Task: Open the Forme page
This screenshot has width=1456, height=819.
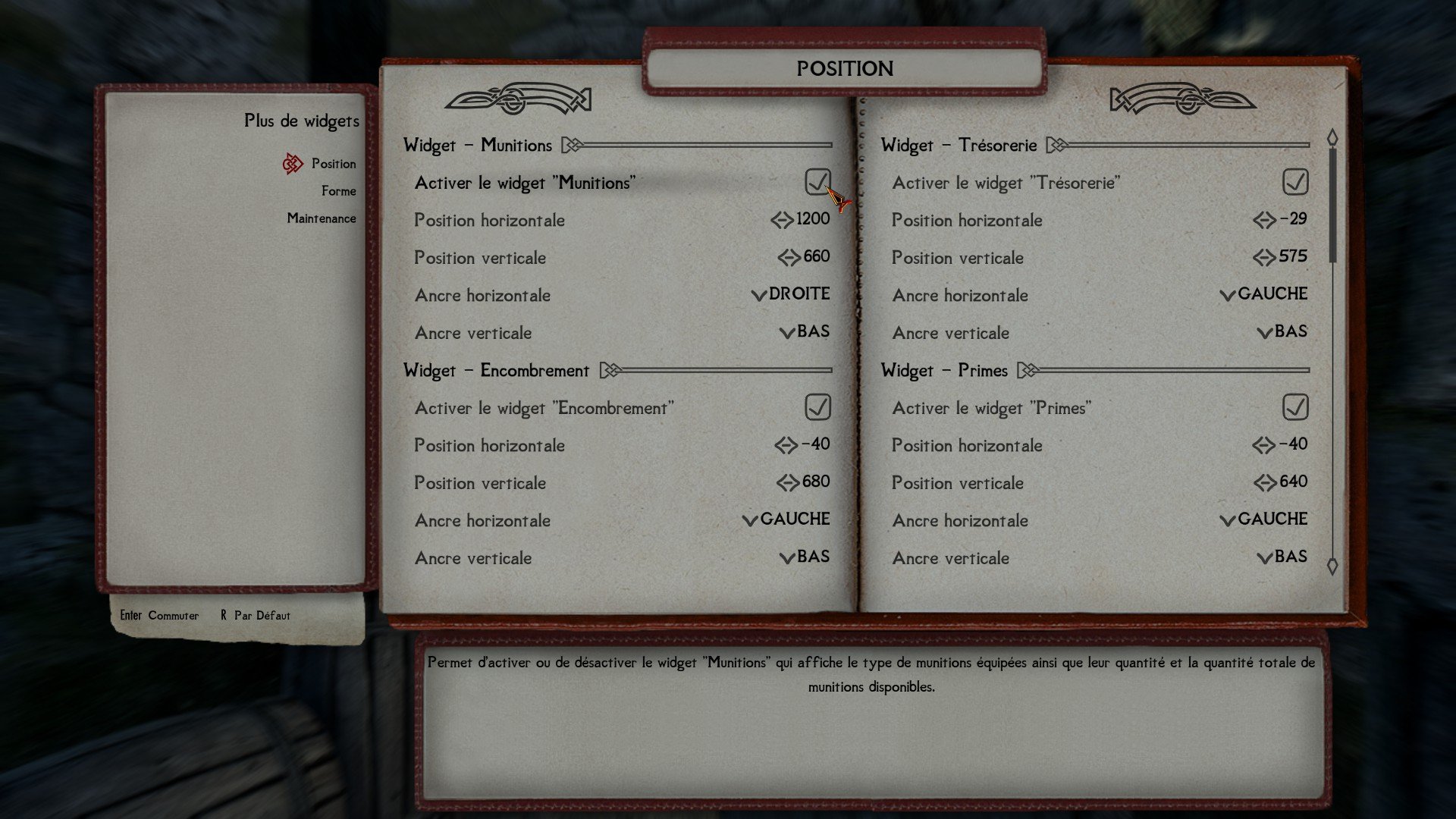Action: point(338,191)
